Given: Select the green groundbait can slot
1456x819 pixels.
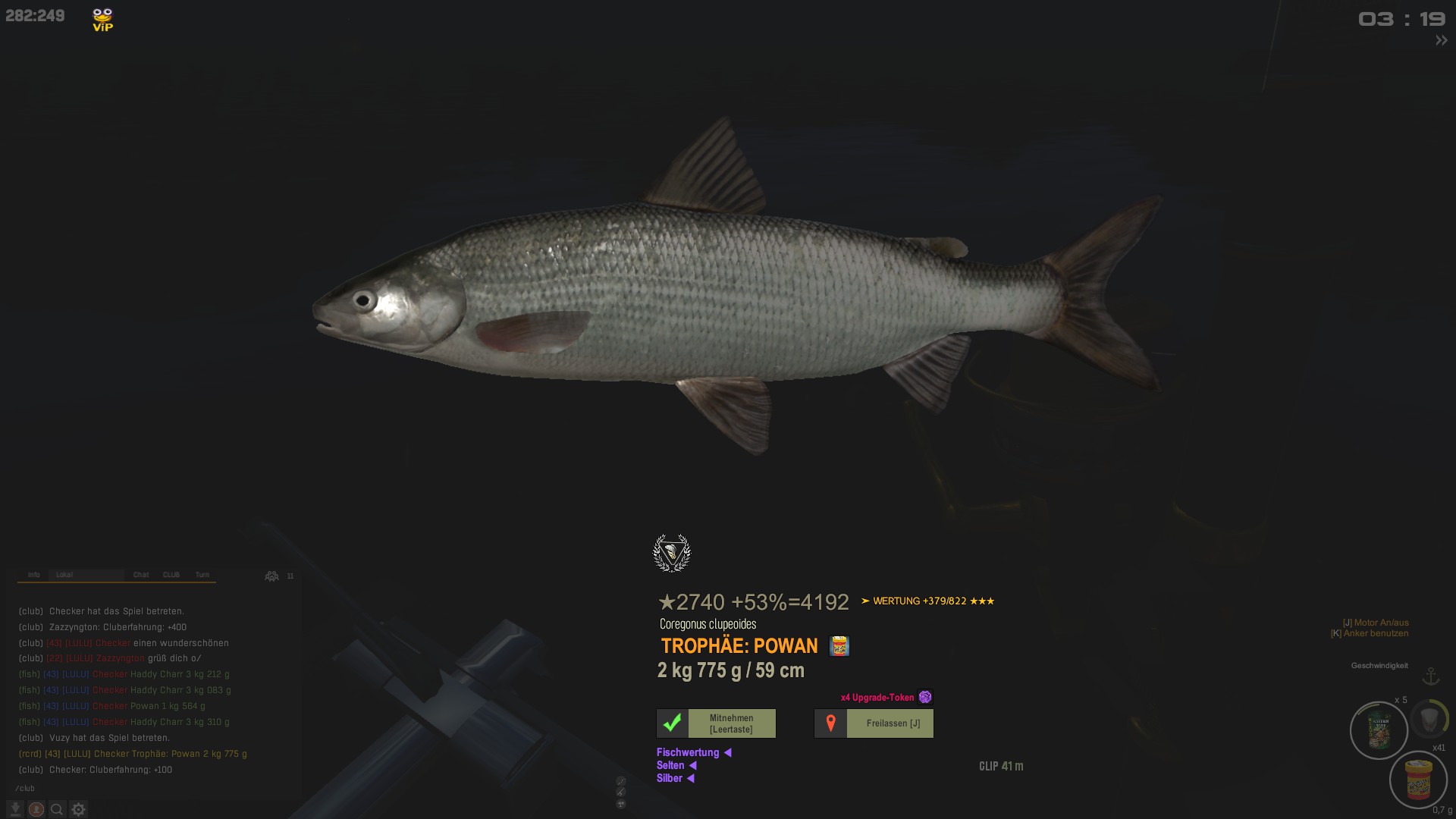Looking at the screenshot, I should pyautogui.click(x=1379, y=730).
